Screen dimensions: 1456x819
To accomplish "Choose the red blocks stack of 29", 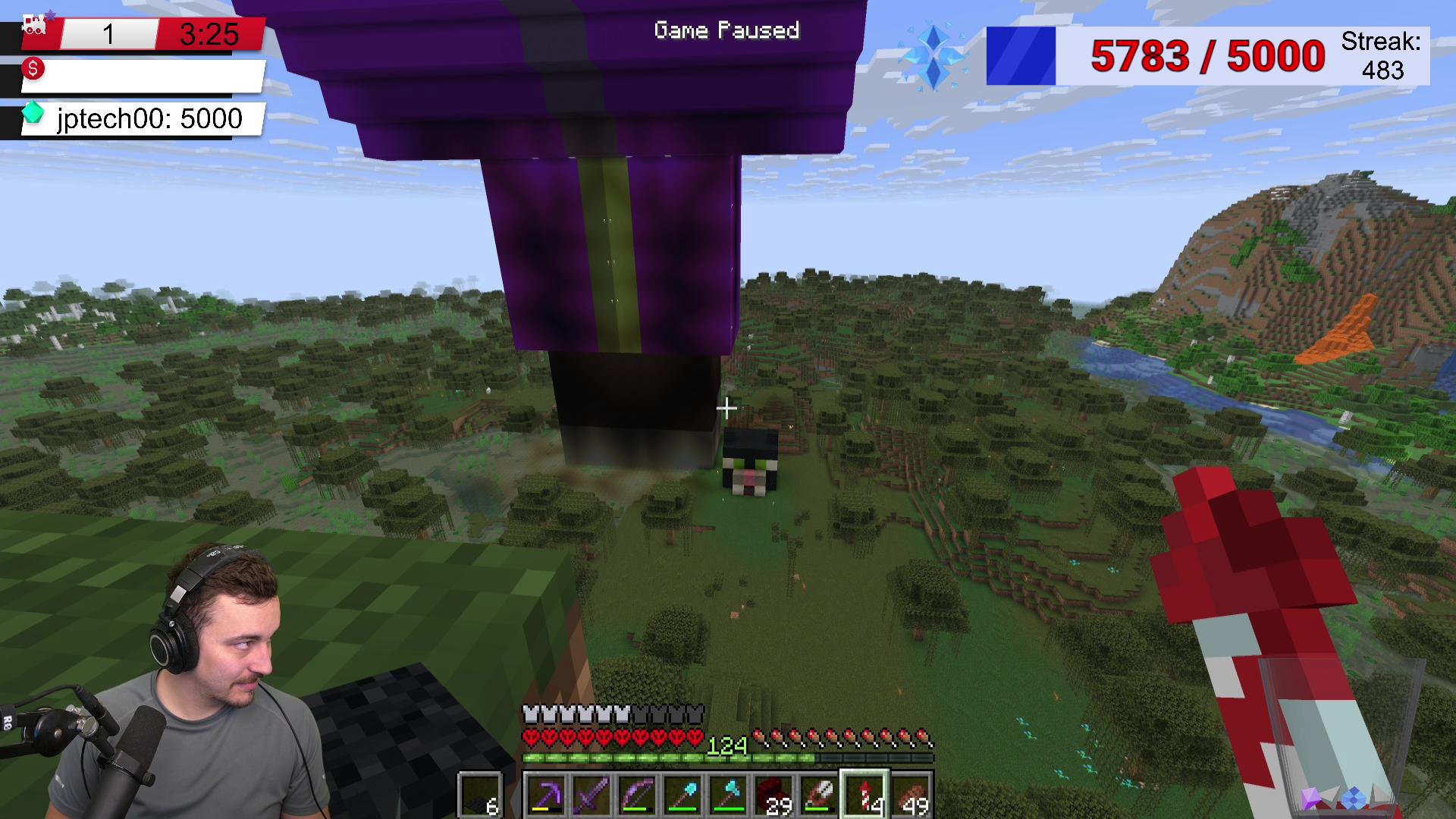I will click(773, 795).
